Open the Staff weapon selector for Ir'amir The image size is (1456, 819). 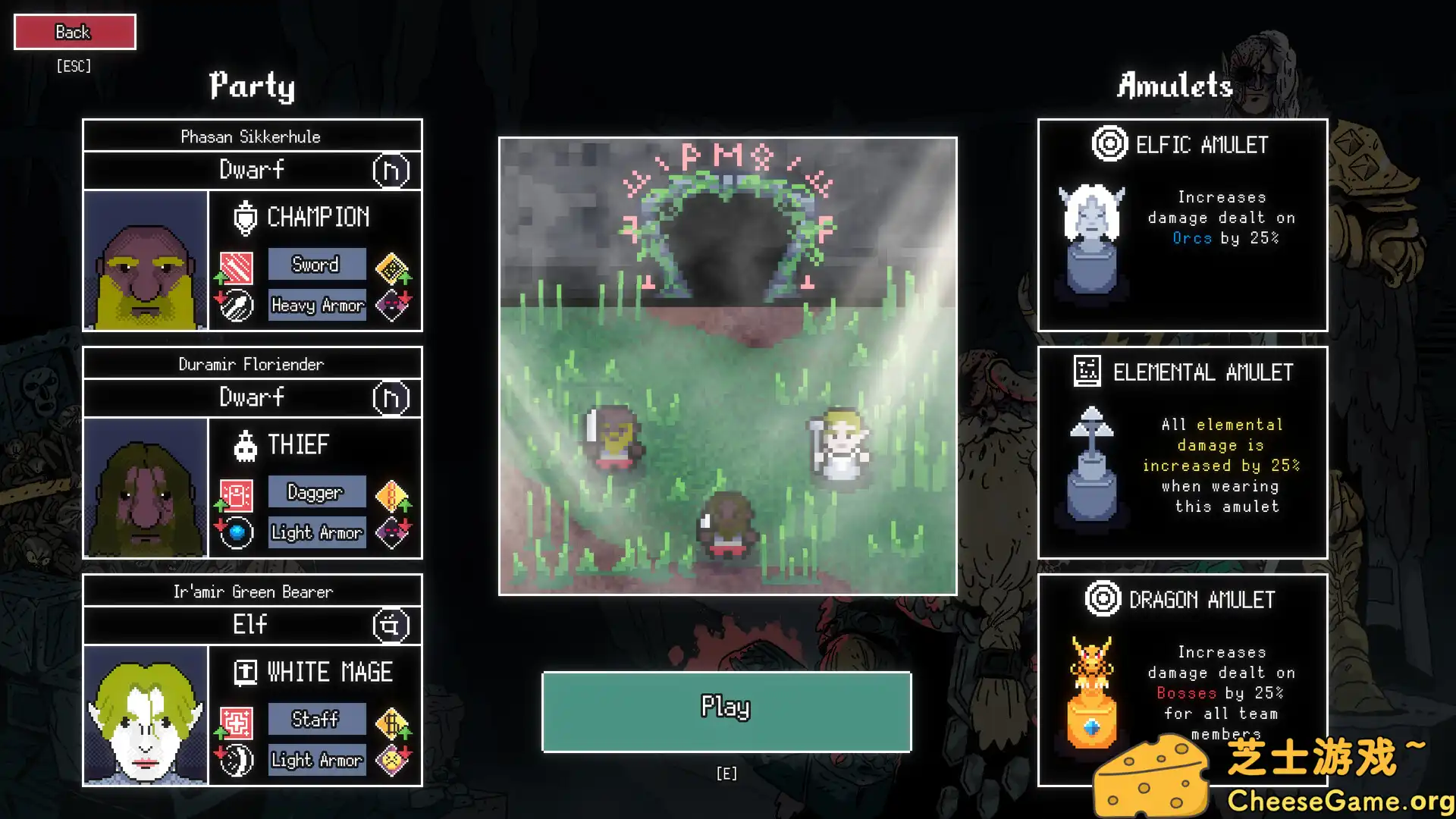pos(316,718)
